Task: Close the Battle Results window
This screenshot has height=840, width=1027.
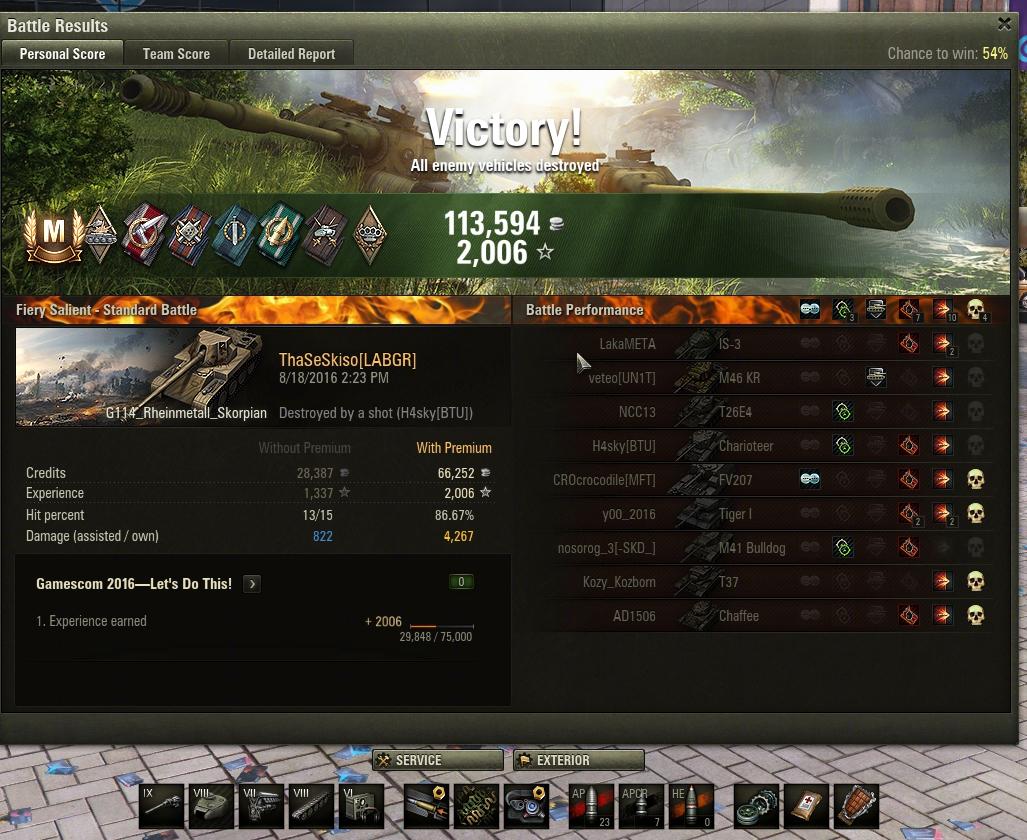Action: [x=1004, y=24]
